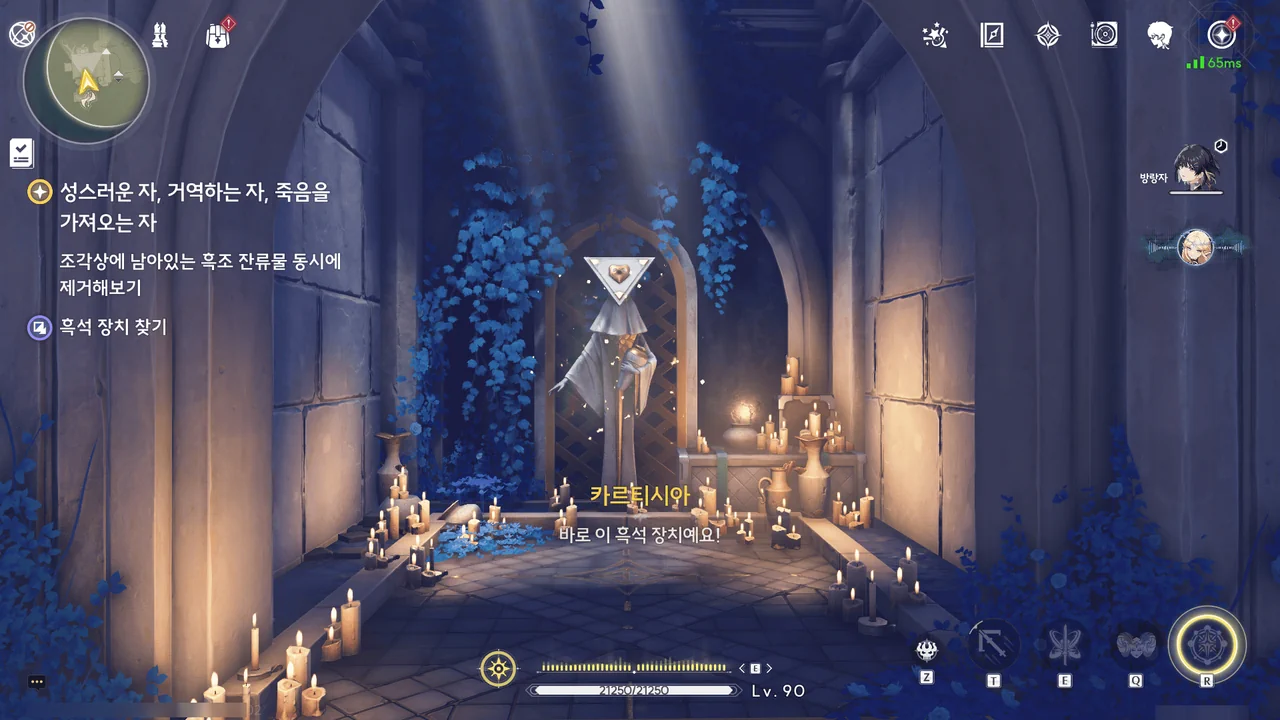1280x720 pixels.
Task: Open the backpack inventory
Action: 217,36
